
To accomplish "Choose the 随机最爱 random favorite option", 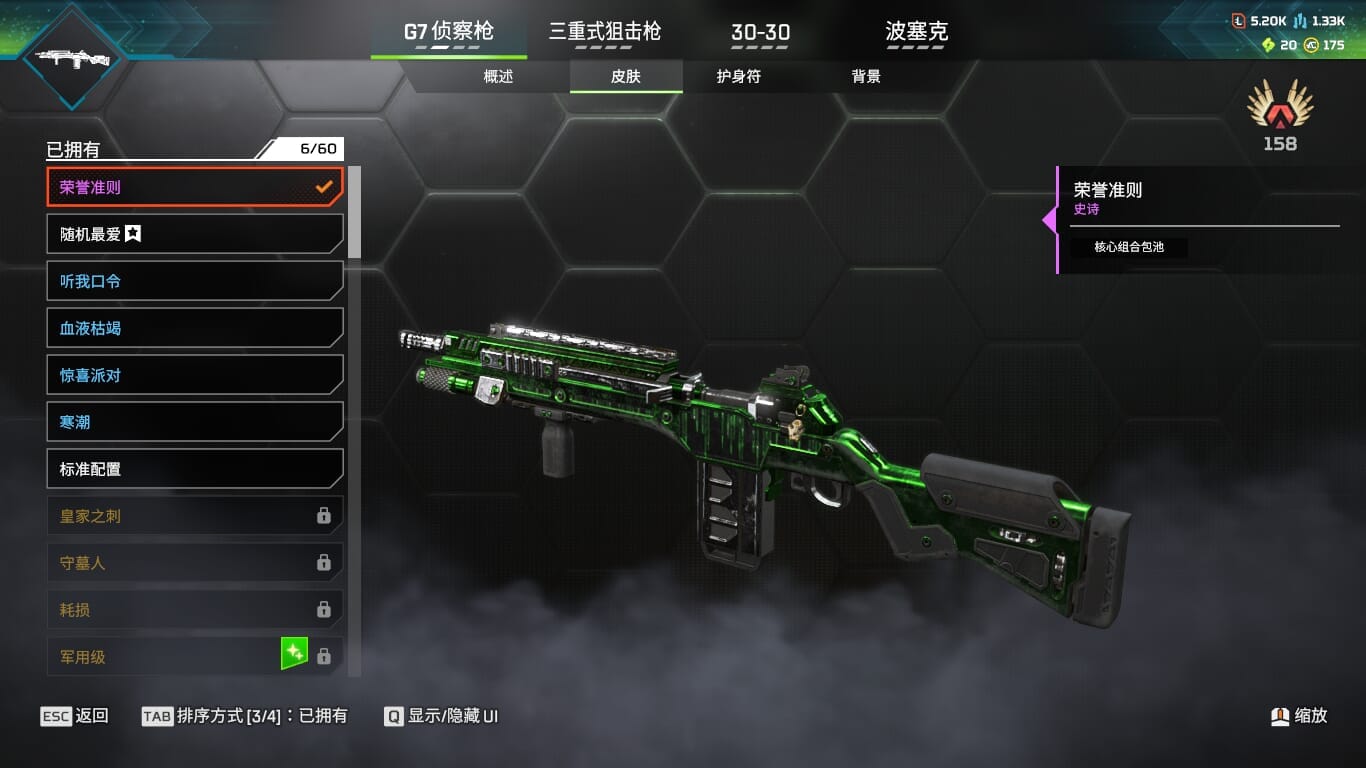I will (x=195, y=234).
